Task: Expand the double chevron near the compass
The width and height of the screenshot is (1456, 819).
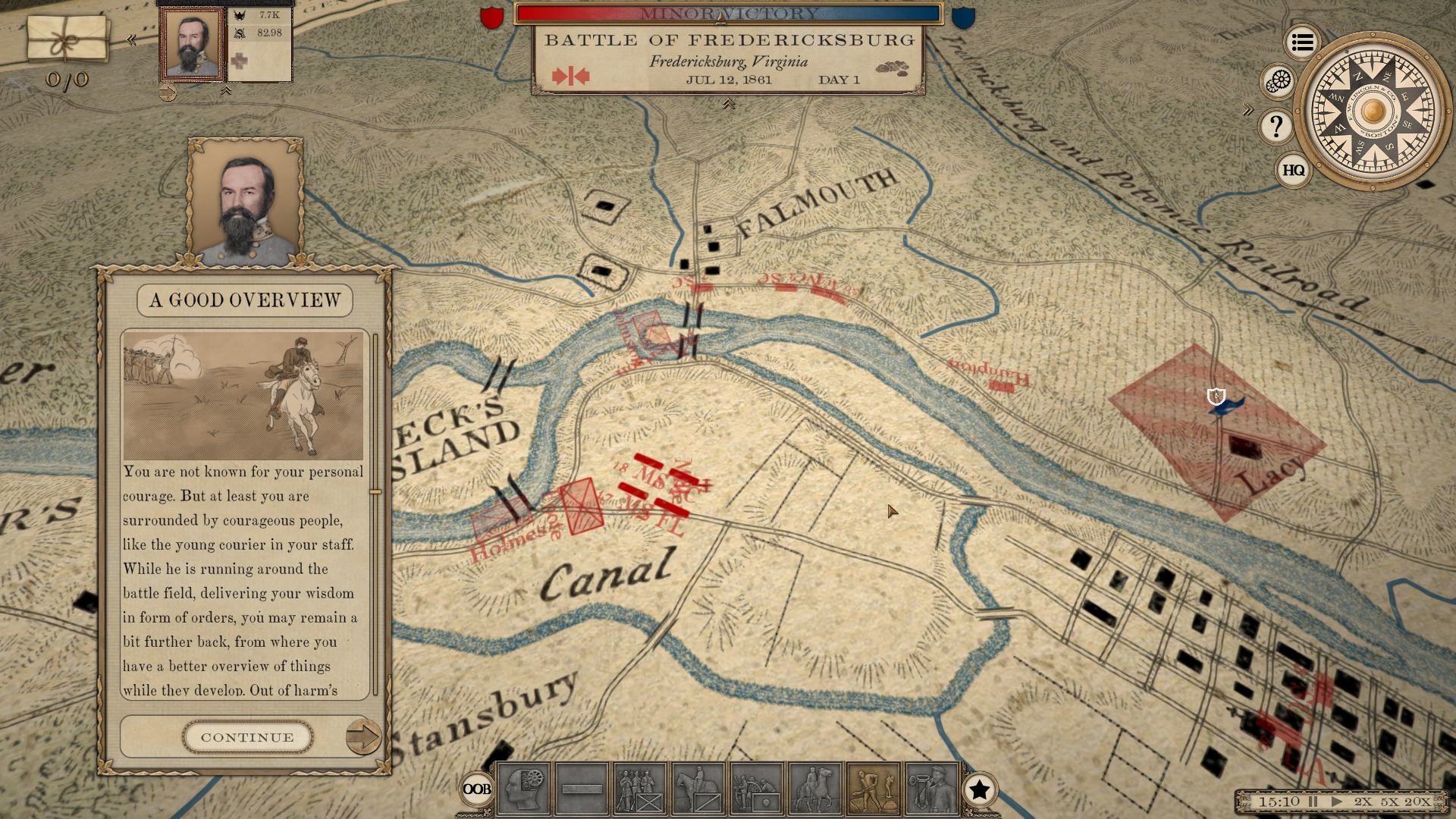Action: [x=1248, y=107]
